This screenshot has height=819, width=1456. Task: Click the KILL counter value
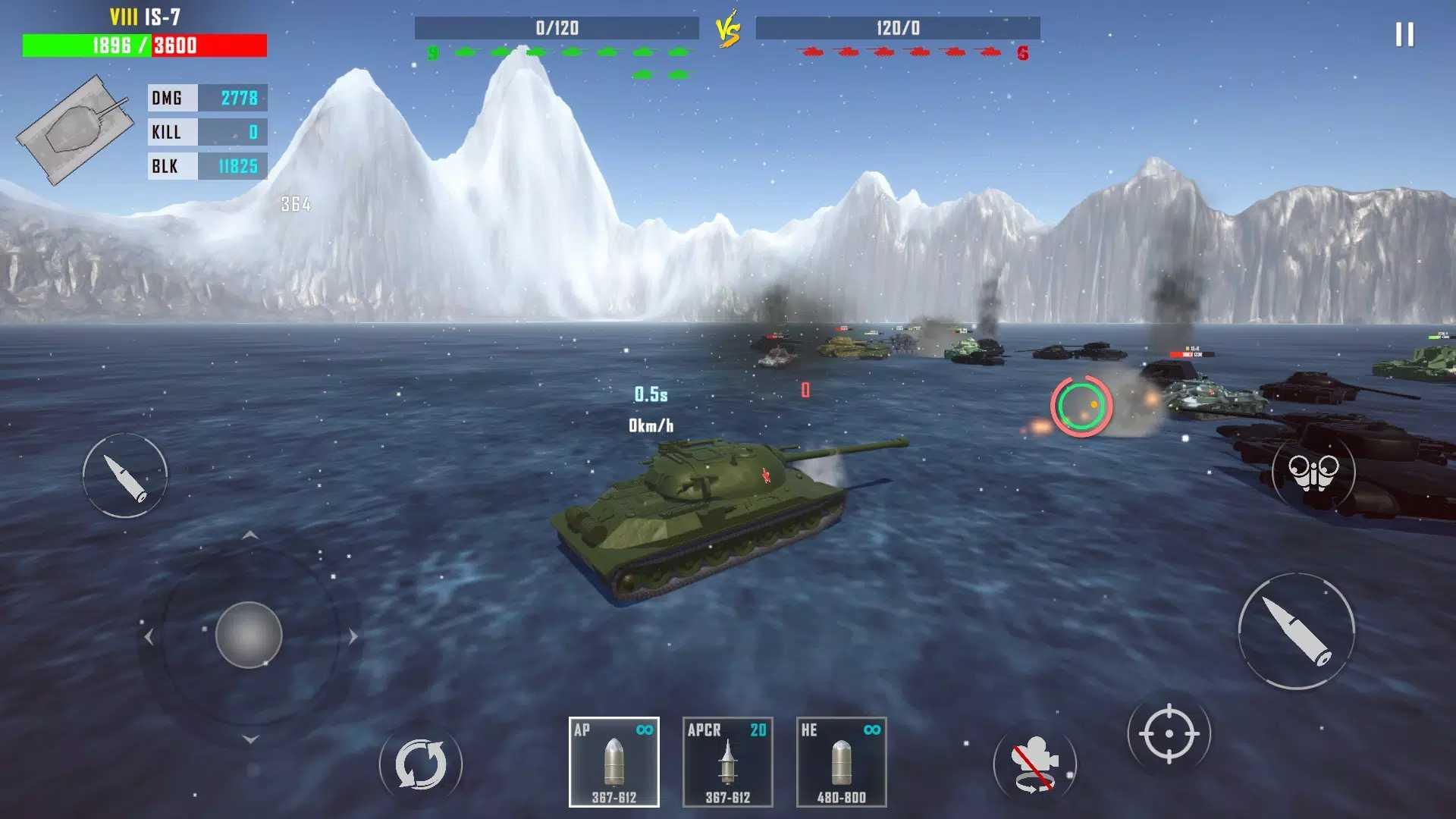click(252, 132)
